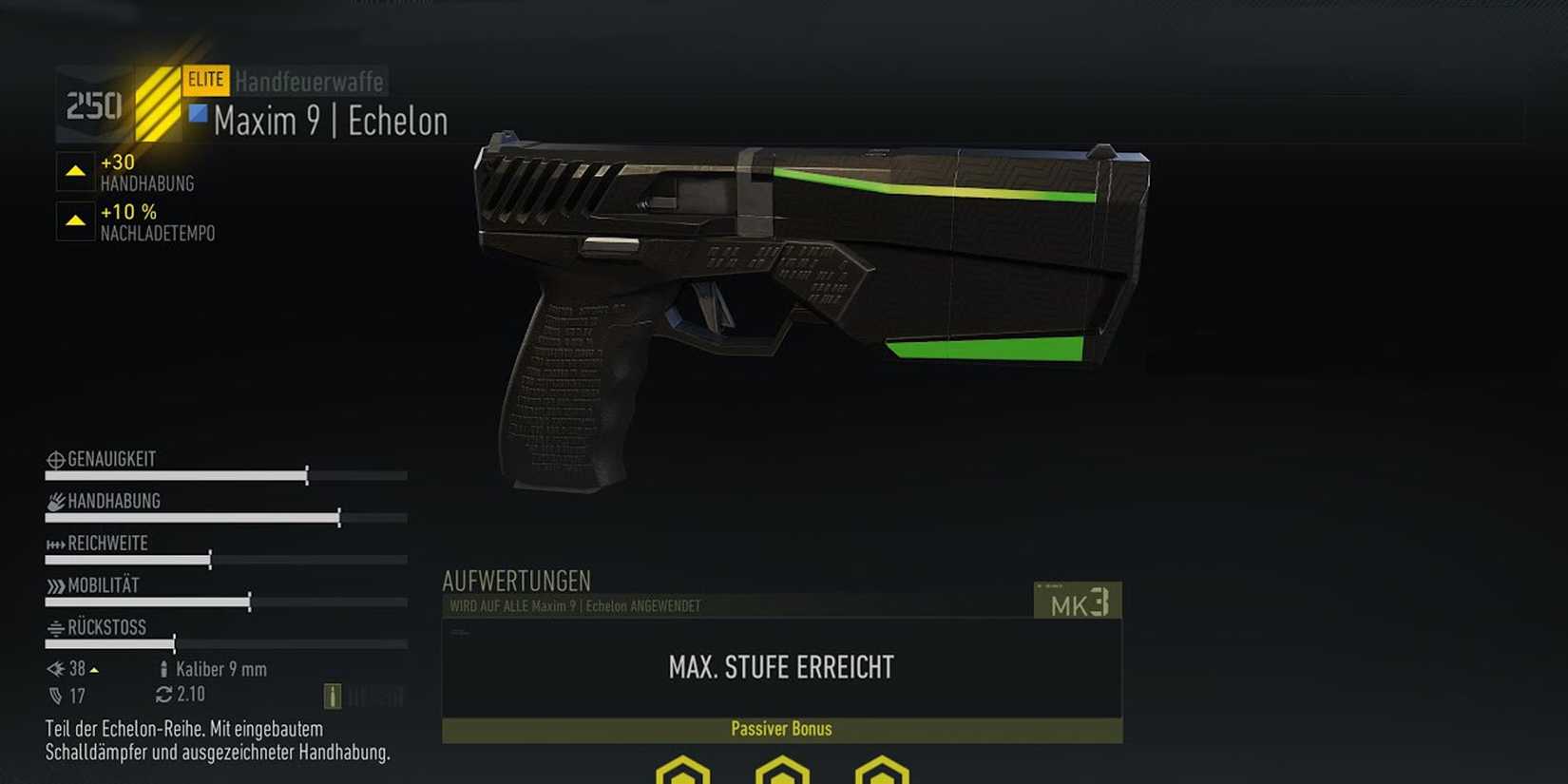The image size is (1568, 784).
Task: Expand the +30 Handhabung bonus arrow
Action: (x=75, y=173)
